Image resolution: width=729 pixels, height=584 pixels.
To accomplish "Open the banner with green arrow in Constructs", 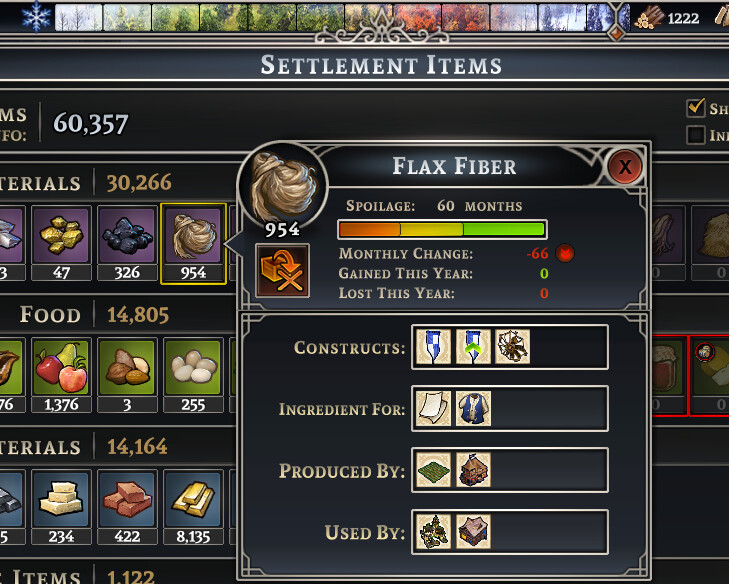I will pos(472,347).
